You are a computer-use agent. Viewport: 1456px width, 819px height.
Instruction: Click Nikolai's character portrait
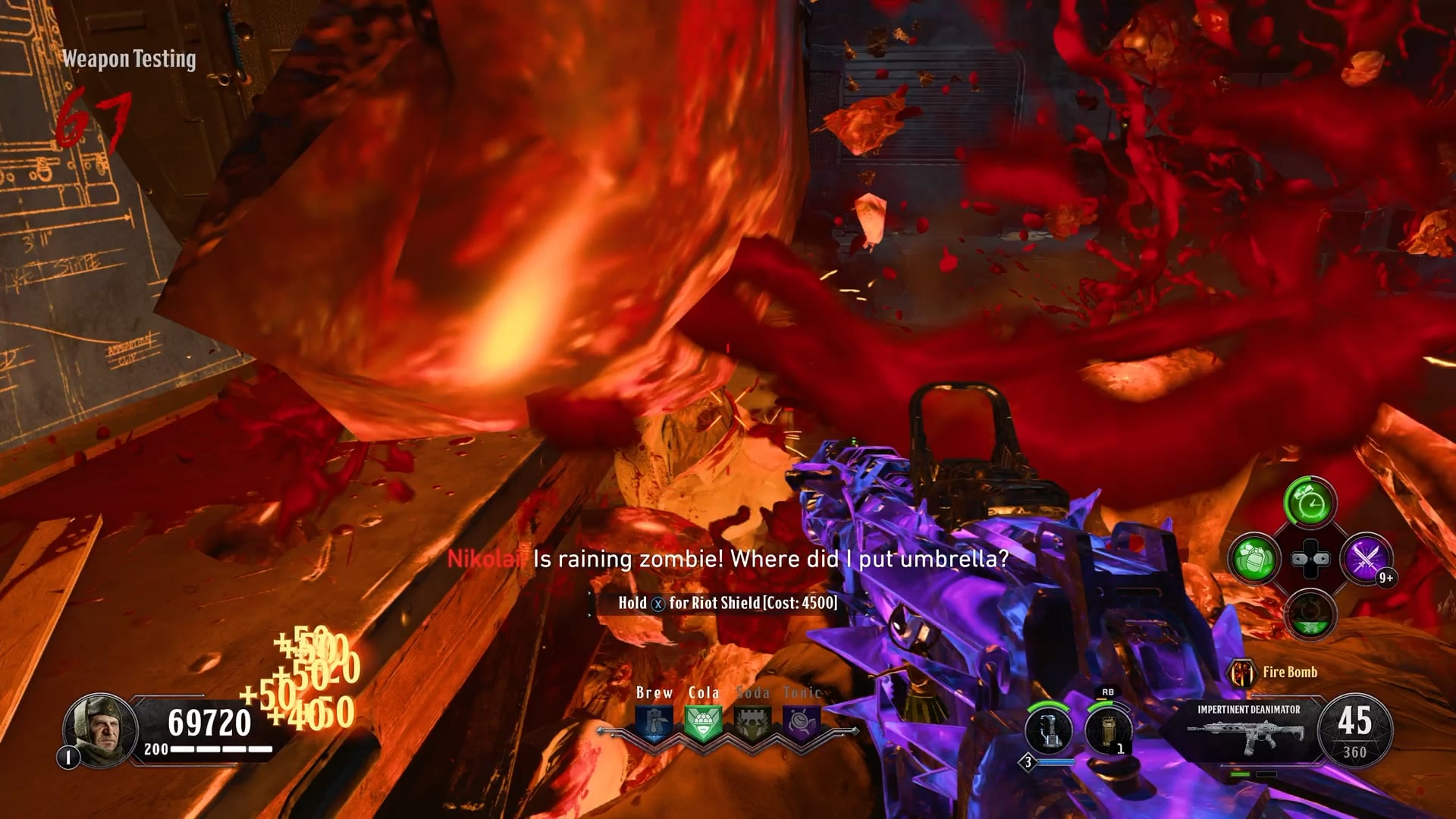click(x=99, y=730)
